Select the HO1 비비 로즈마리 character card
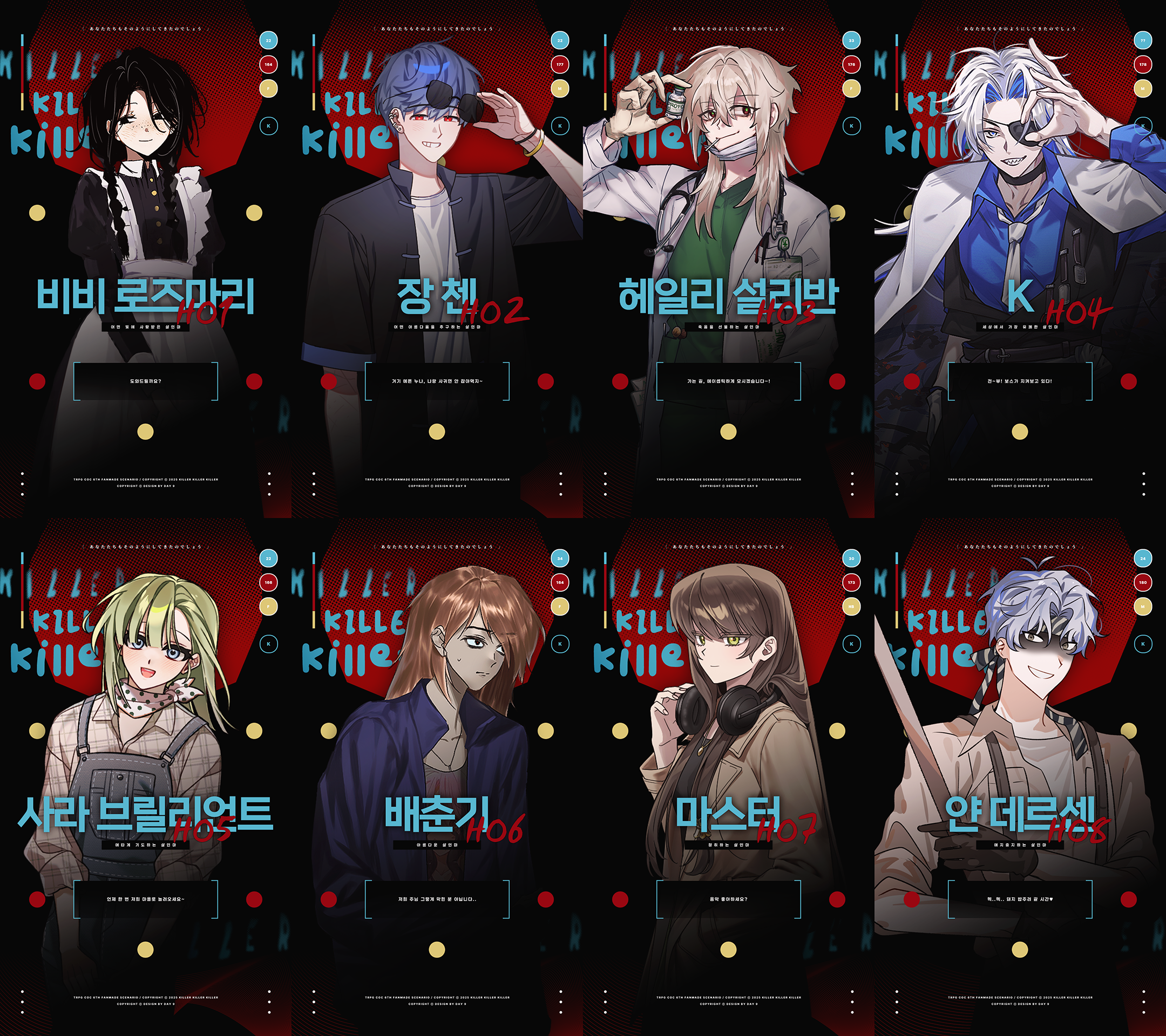This screenshot has height=1036, width=1166. (x=145, y=259)
